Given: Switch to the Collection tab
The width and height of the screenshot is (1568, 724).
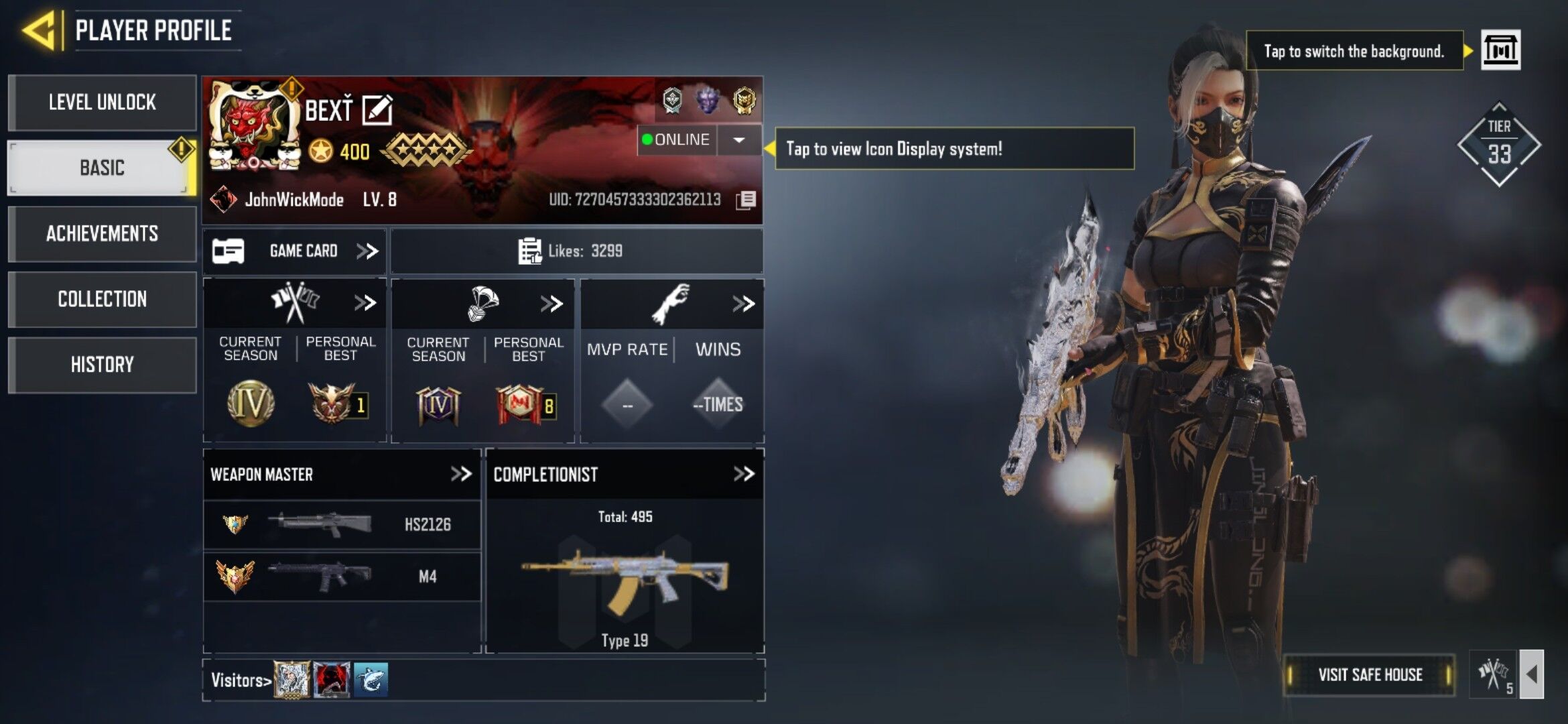Looking at the screenshot, I should [x=102, y=299].
